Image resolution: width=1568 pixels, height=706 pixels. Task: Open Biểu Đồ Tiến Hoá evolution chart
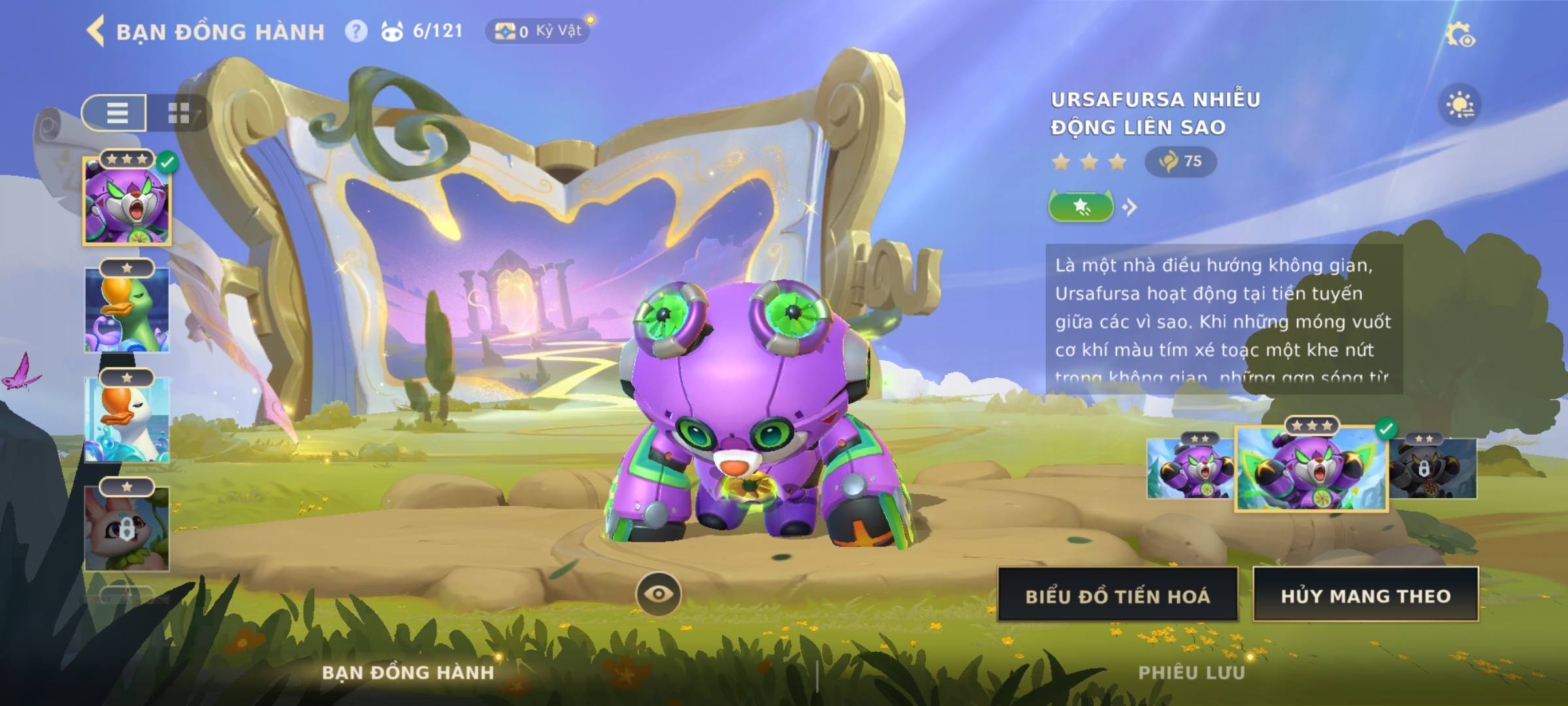[1117, 595]
